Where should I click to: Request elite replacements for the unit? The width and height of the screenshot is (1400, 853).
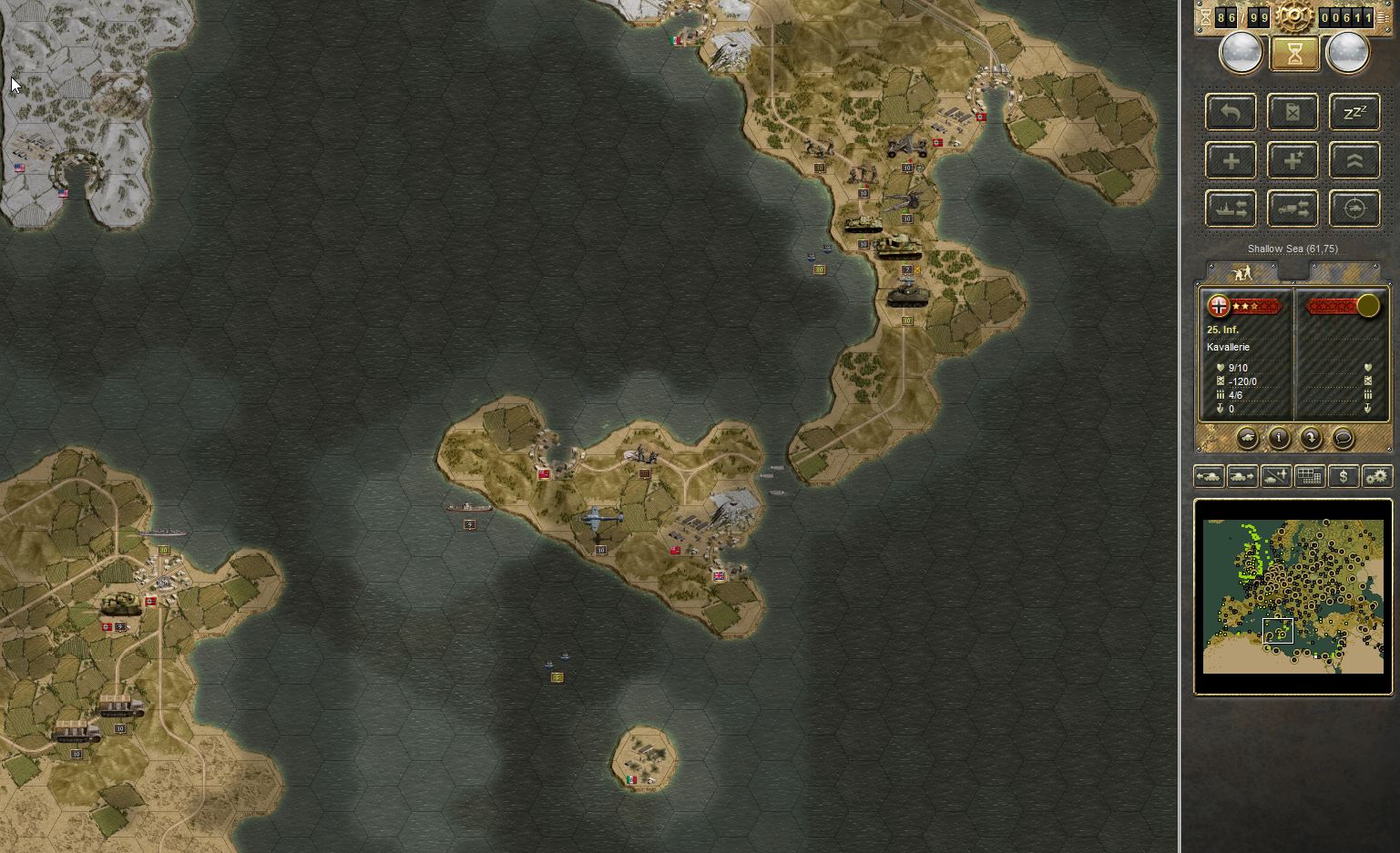[1293, 159]
